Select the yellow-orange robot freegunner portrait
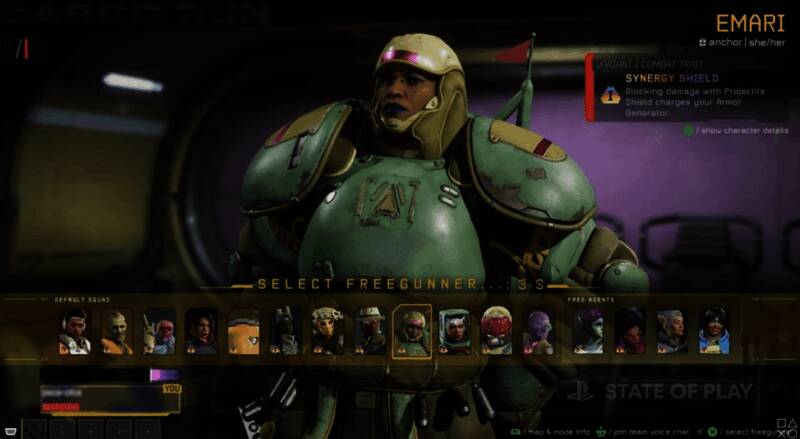Image resolution: width=800 pixels, height=439 pixels. click(243, 331)
